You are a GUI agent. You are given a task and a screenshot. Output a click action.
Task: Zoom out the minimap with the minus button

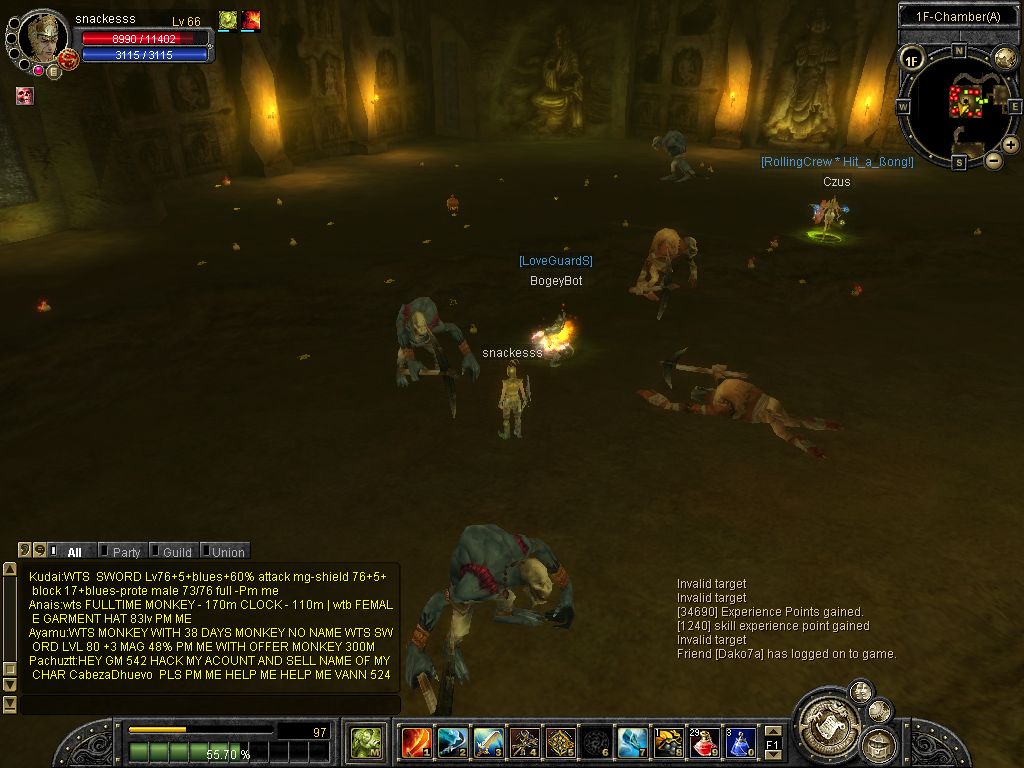(x=993, y=160)
